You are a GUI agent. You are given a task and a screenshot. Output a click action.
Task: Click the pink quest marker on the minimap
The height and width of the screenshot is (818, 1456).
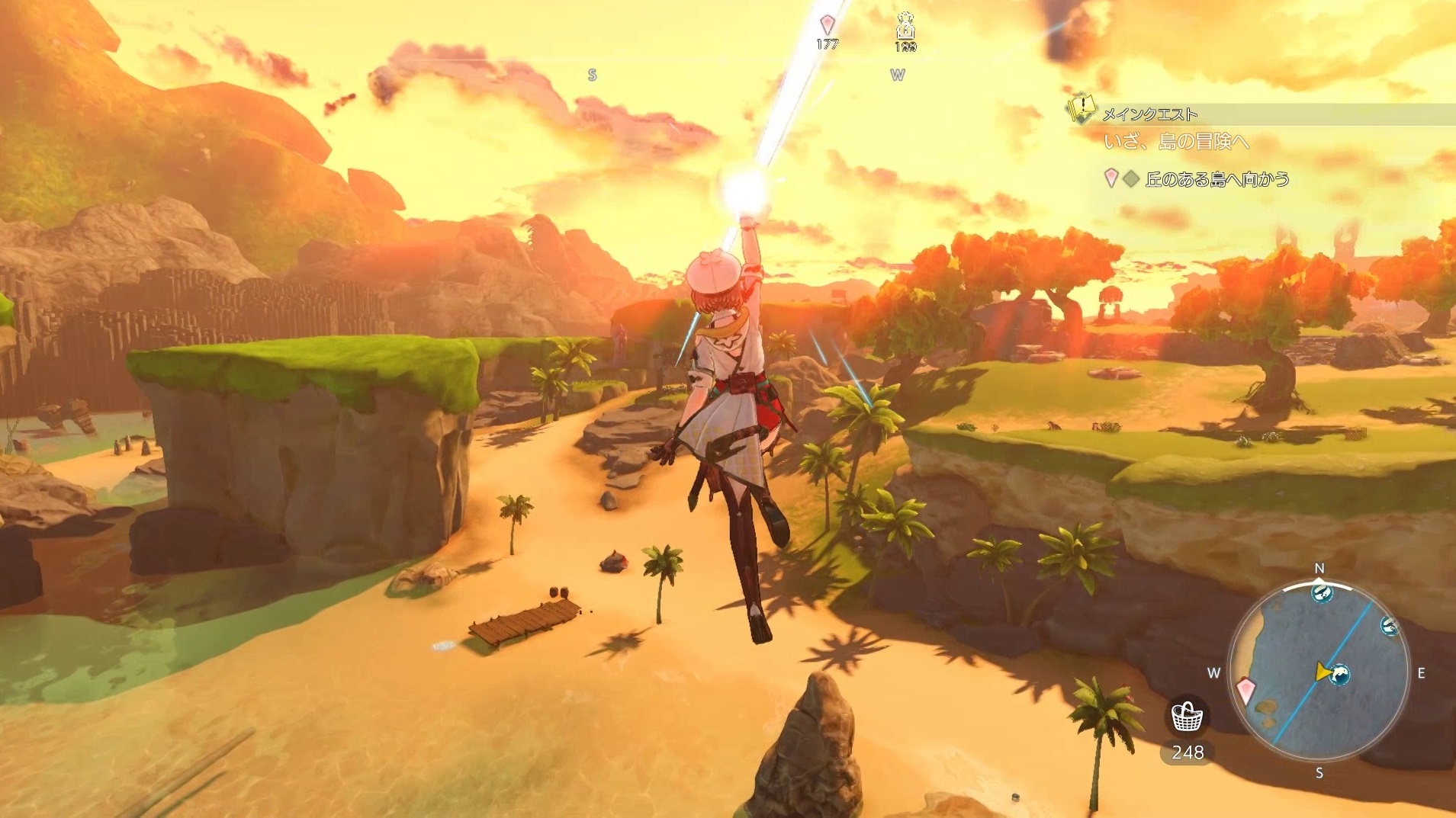click(x=1246, y=691)
